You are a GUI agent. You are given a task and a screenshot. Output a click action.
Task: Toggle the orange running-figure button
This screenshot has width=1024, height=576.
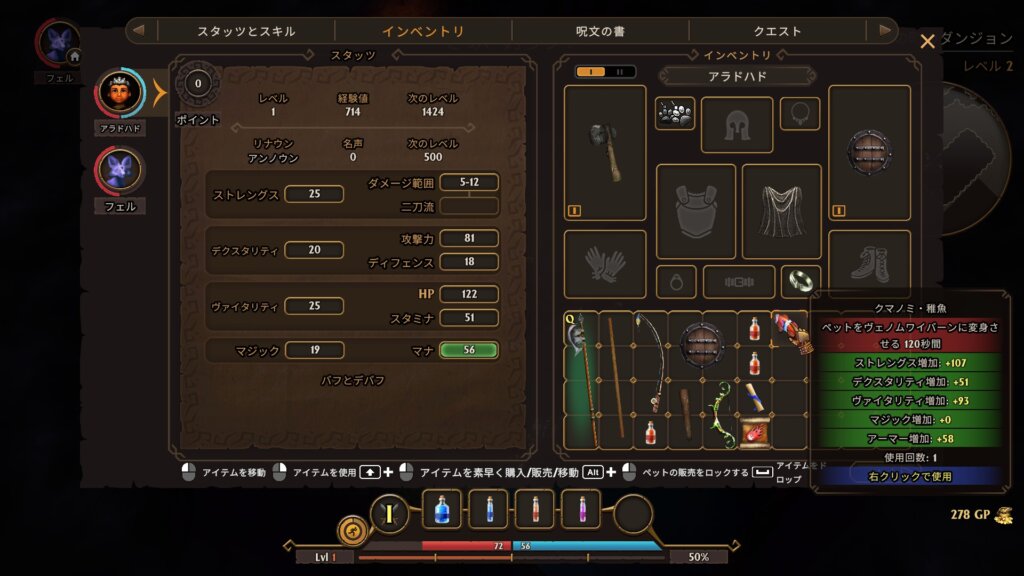point(353,530)
